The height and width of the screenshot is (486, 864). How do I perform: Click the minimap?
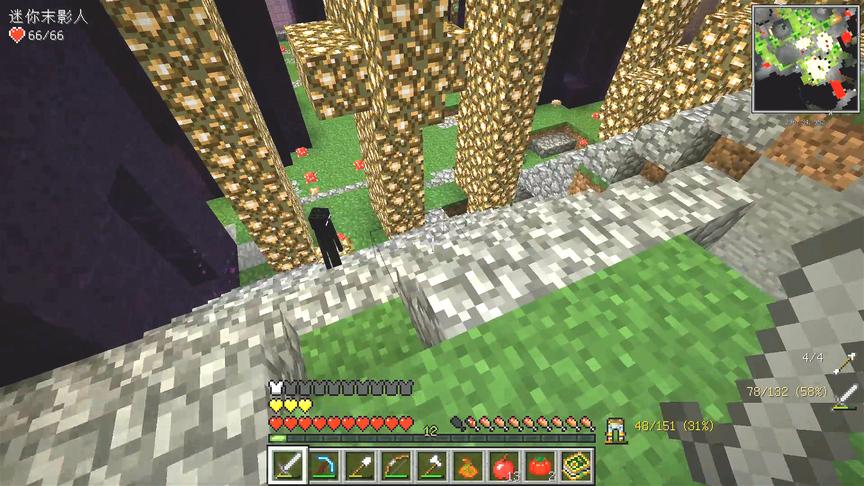click(806, 58)
